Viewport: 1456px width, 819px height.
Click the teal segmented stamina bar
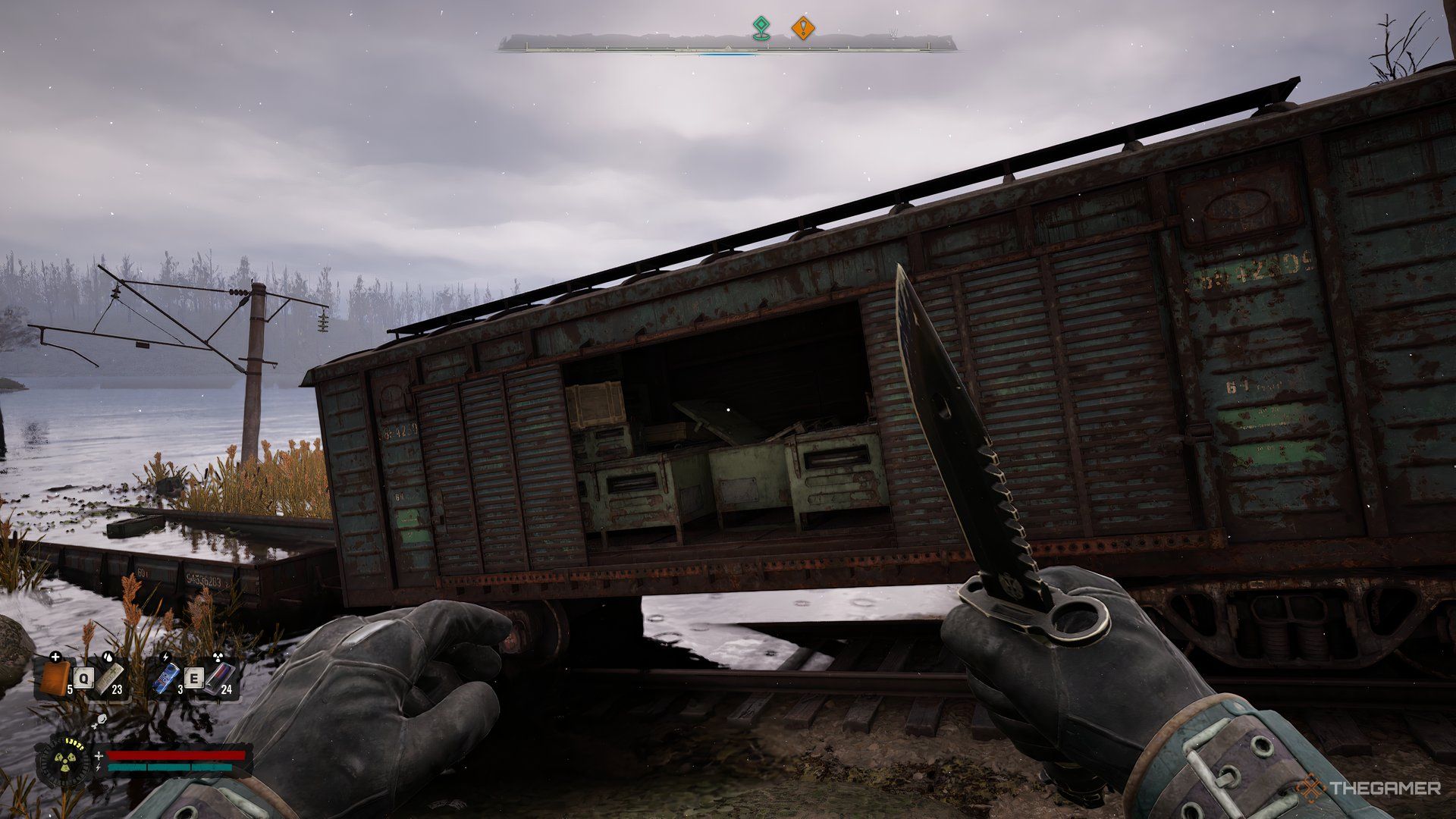click(169, 767)
